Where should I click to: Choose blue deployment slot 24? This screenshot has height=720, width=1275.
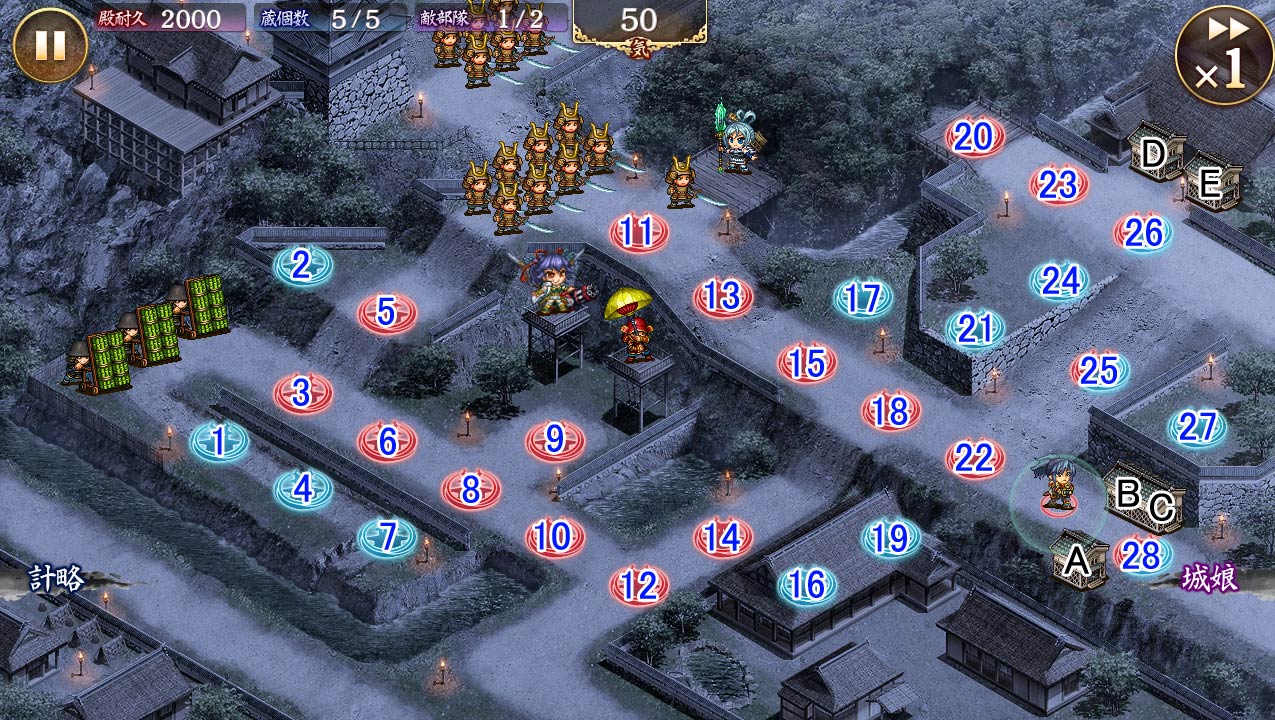[1060, 282]
